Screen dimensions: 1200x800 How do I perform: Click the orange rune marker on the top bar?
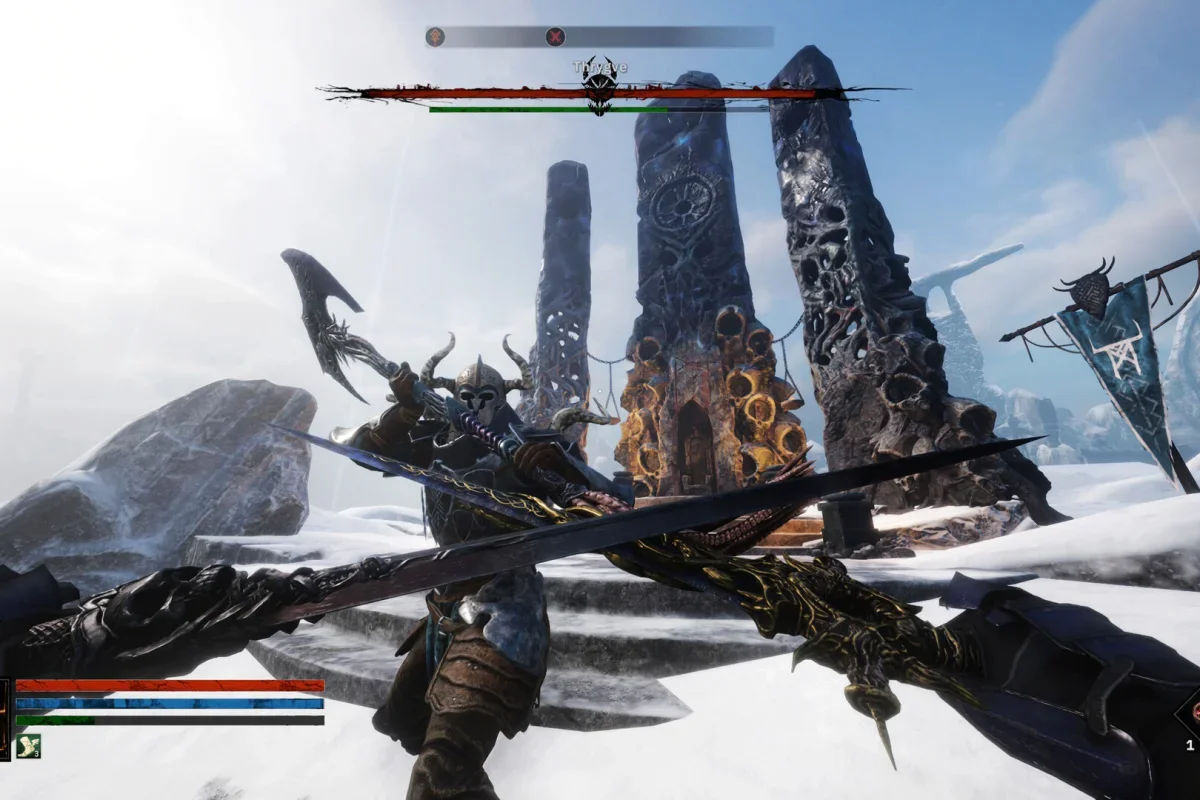(x=436, y=37)
